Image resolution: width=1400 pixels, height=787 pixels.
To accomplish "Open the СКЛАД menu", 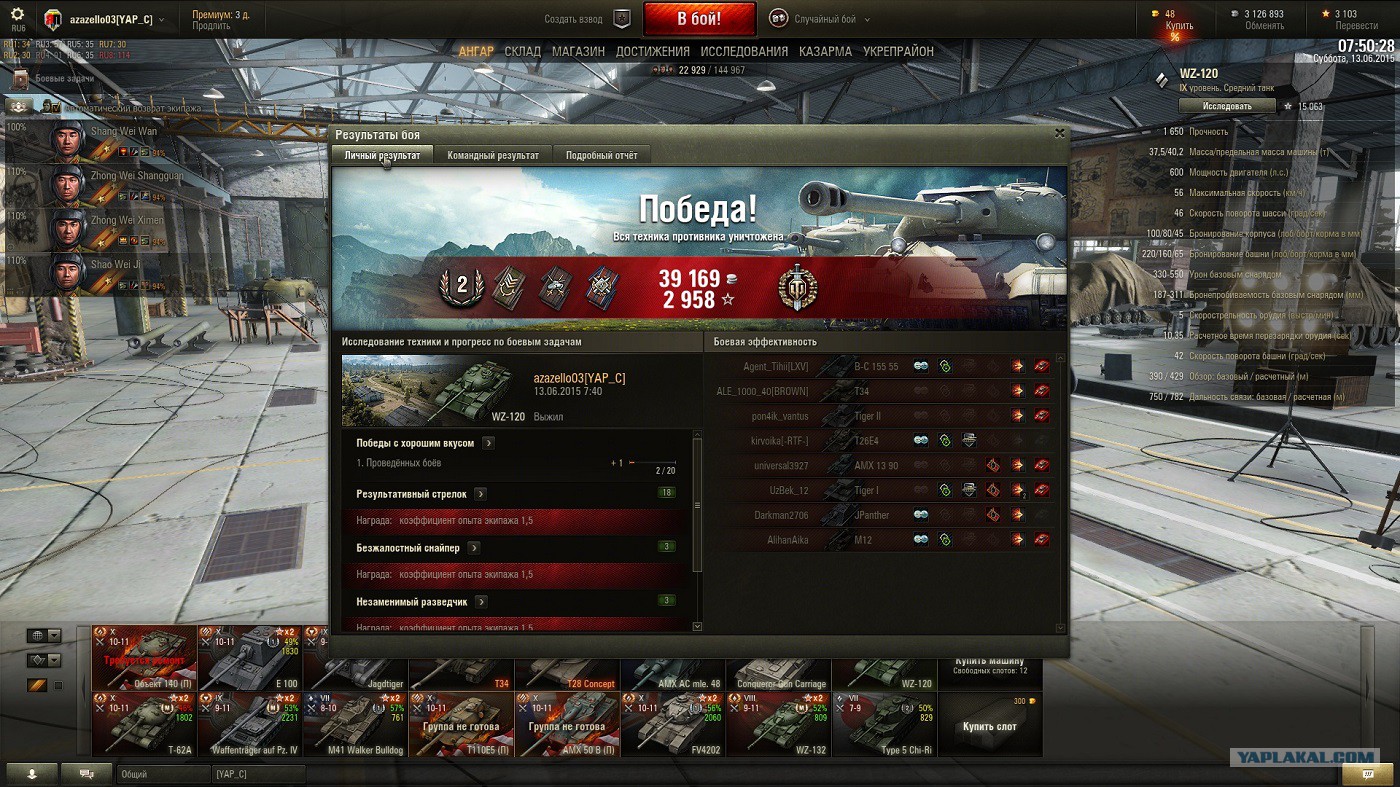I will pyautogui.click(x=522, y=51).
